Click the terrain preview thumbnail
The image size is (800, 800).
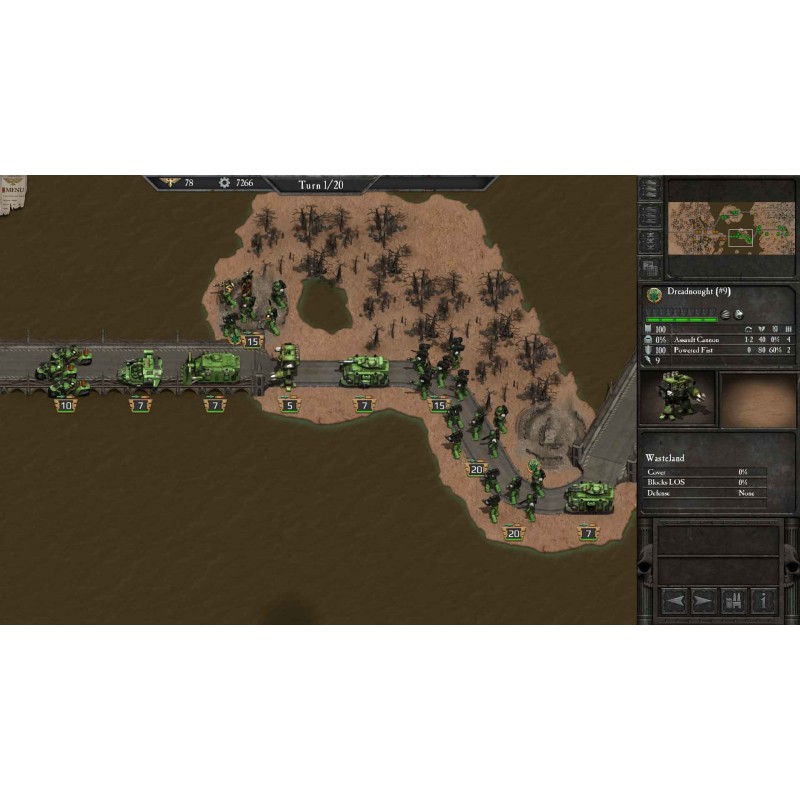[758, 398]
